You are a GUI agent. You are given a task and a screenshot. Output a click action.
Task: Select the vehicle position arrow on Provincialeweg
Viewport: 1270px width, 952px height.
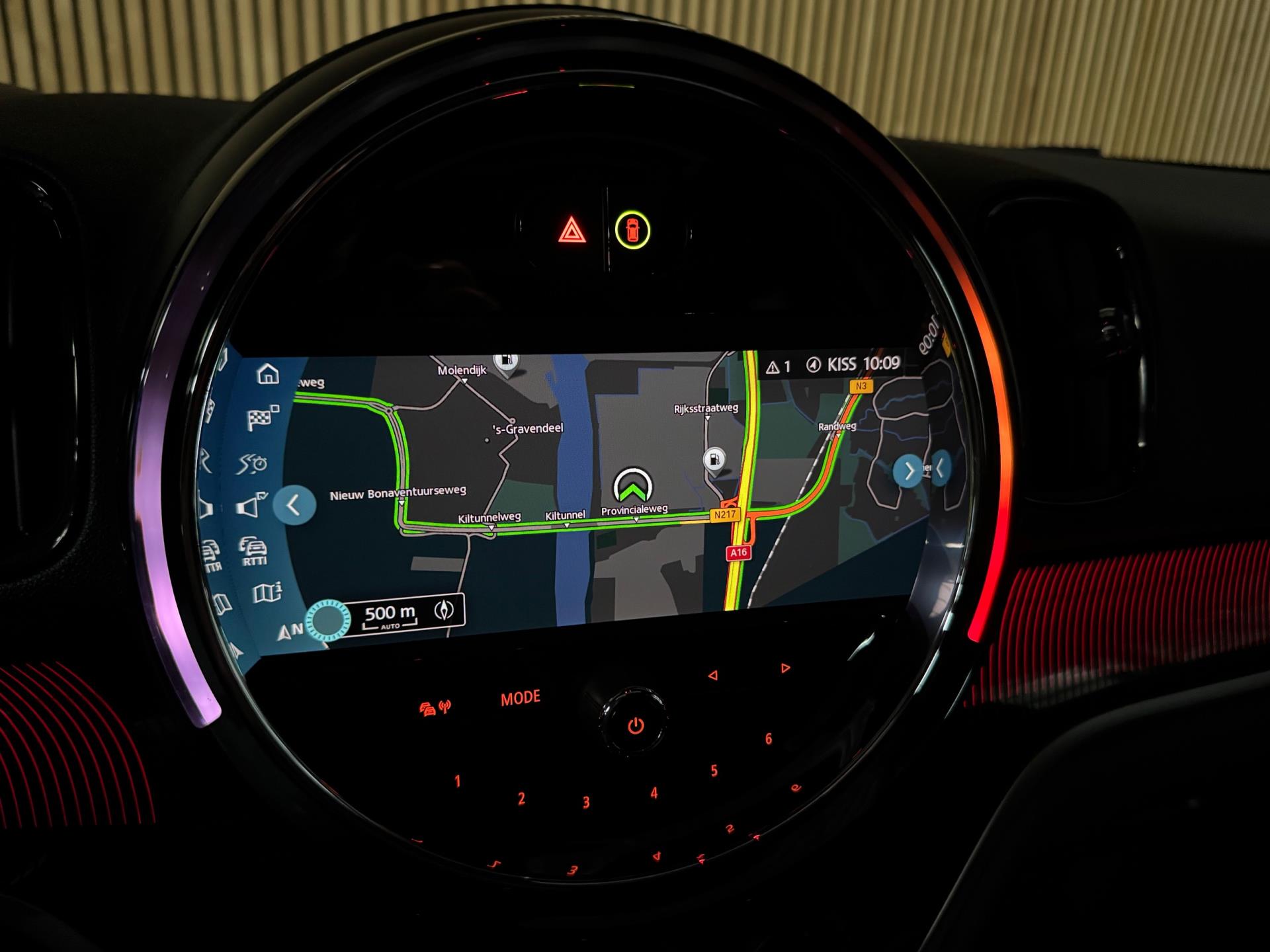click(633, 486)
